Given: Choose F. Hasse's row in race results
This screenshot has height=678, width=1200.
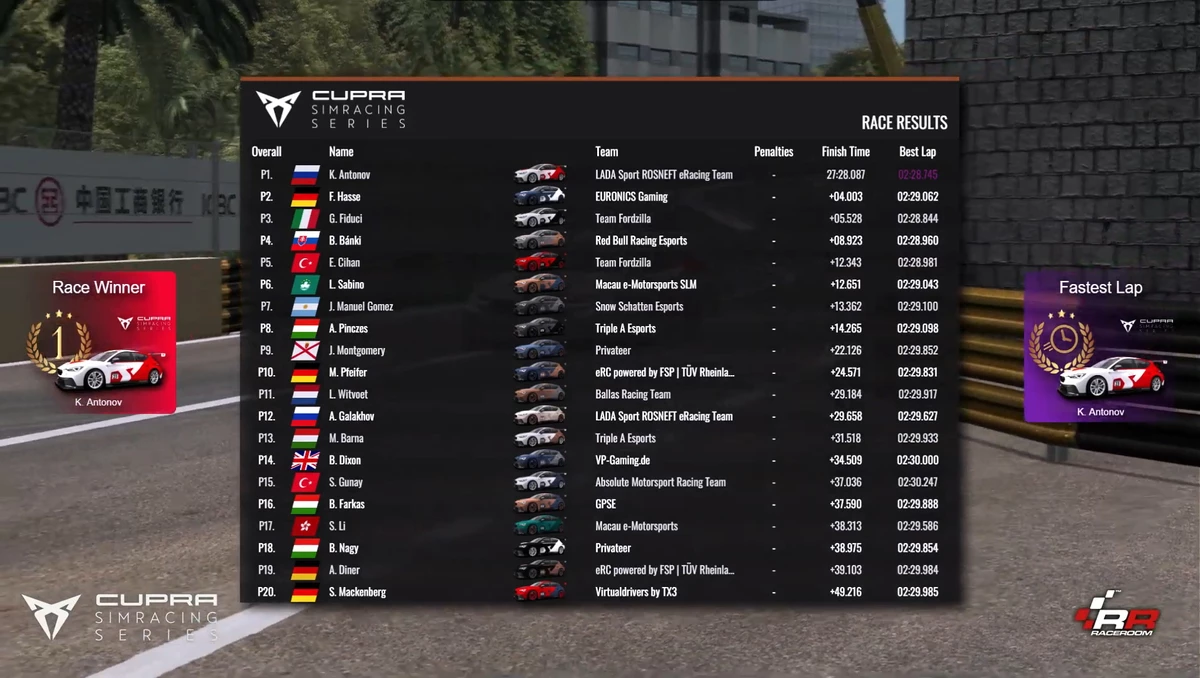Looking at the screenshot, I should click(600, 197).
